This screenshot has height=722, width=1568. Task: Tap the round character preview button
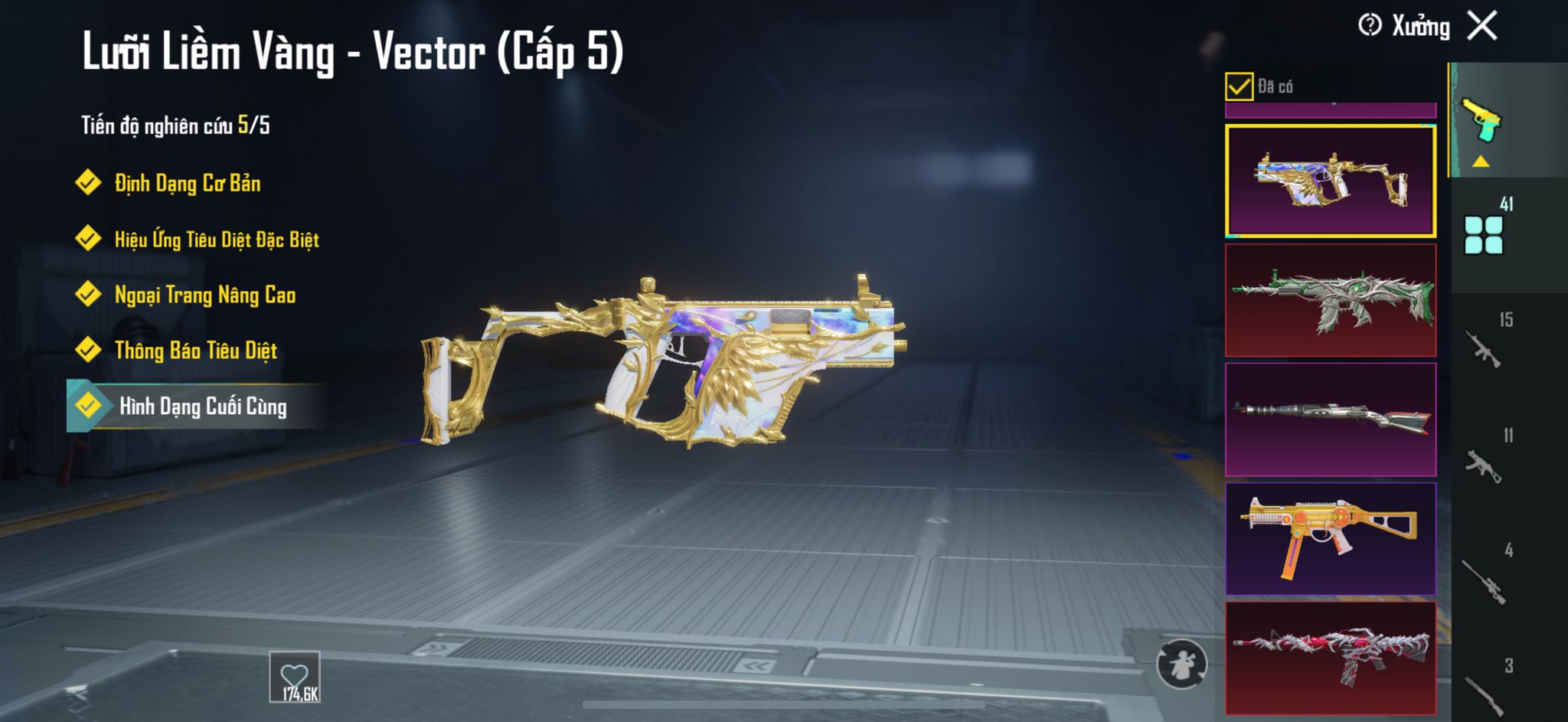[x=1181, y=664]
